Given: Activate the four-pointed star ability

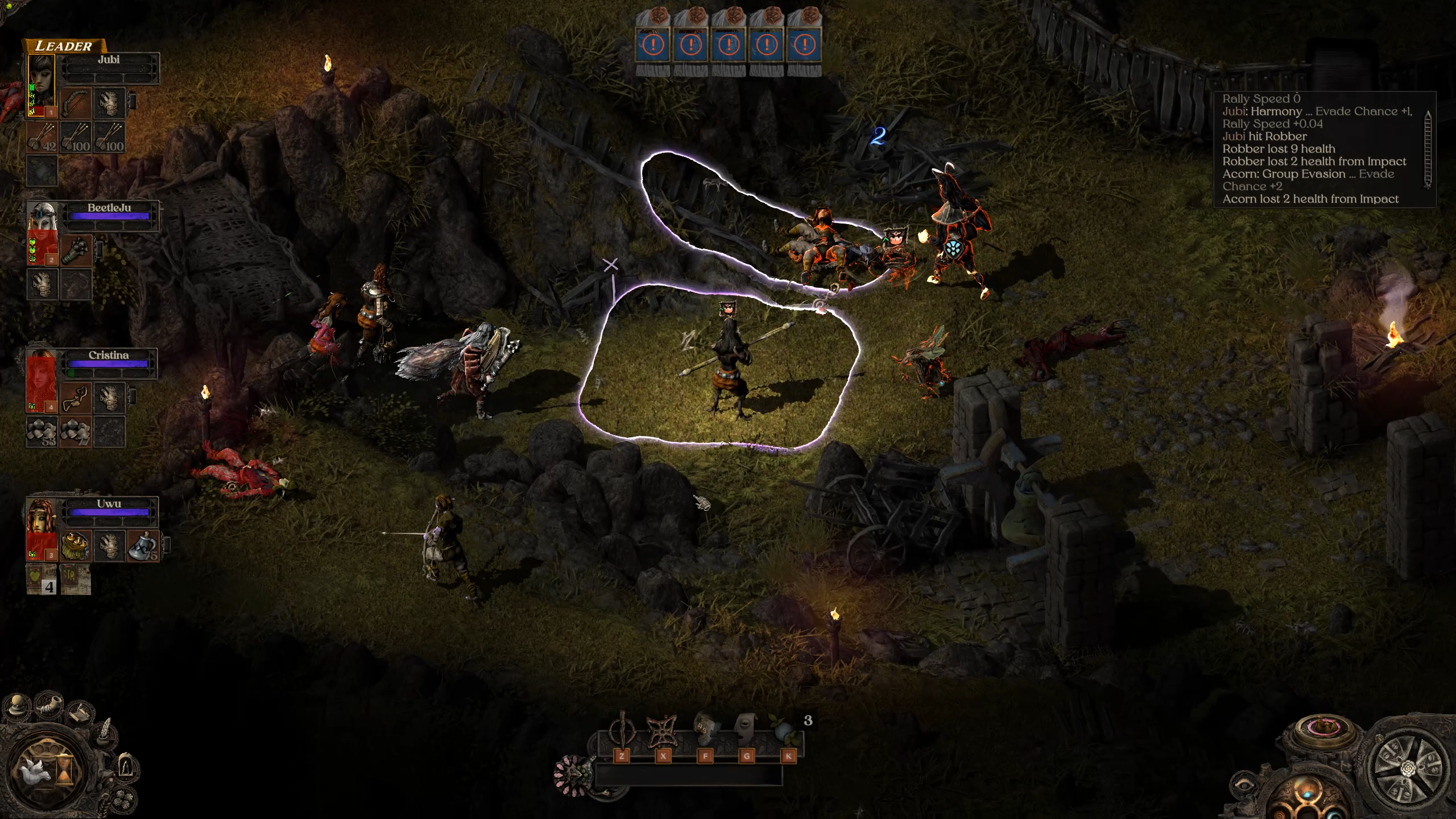Looking at the screenshot, I should (x=663, y=732).
